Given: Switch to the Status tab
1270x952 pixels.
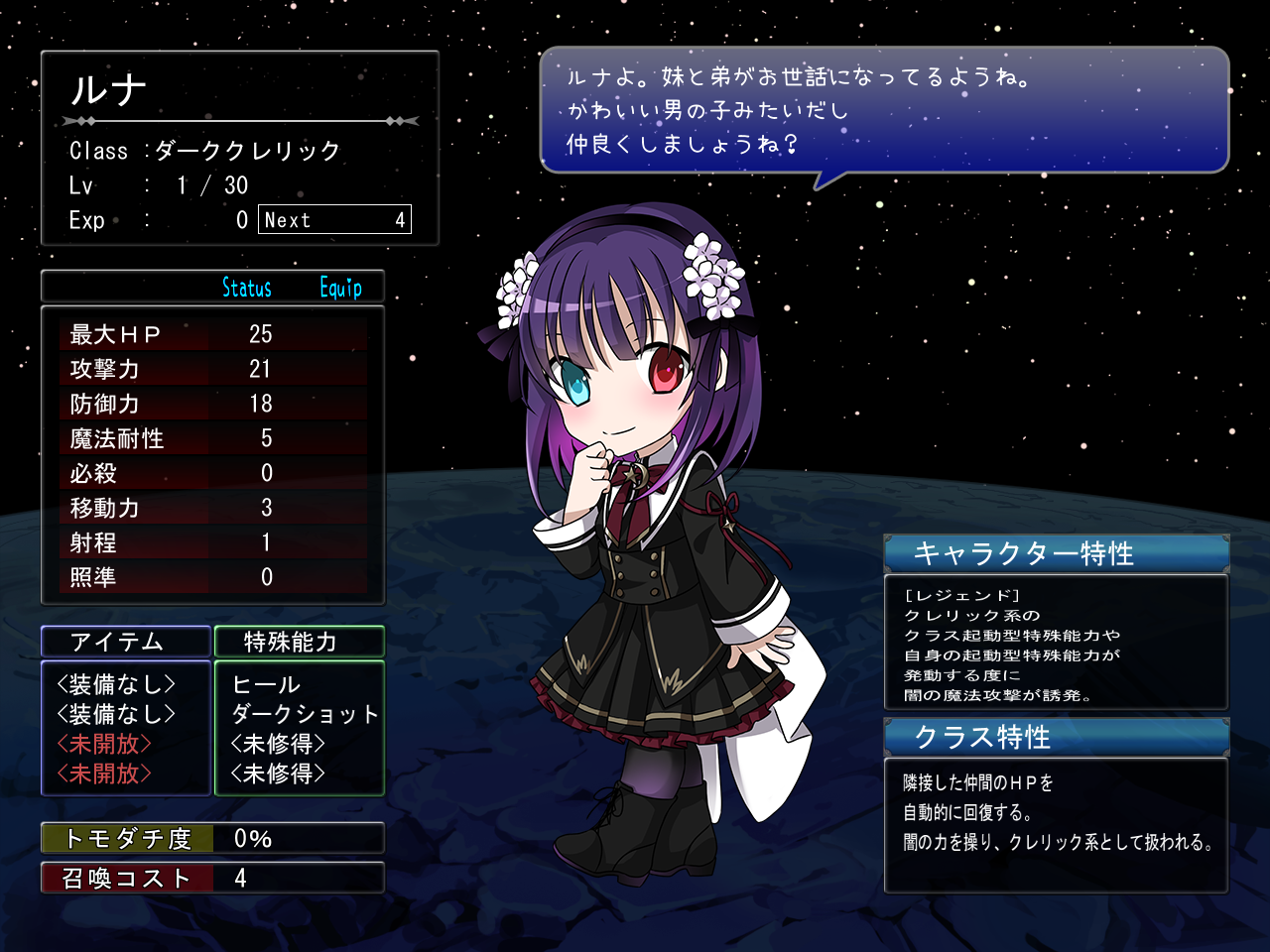Looking at the screenshot, I should point(246,288).
